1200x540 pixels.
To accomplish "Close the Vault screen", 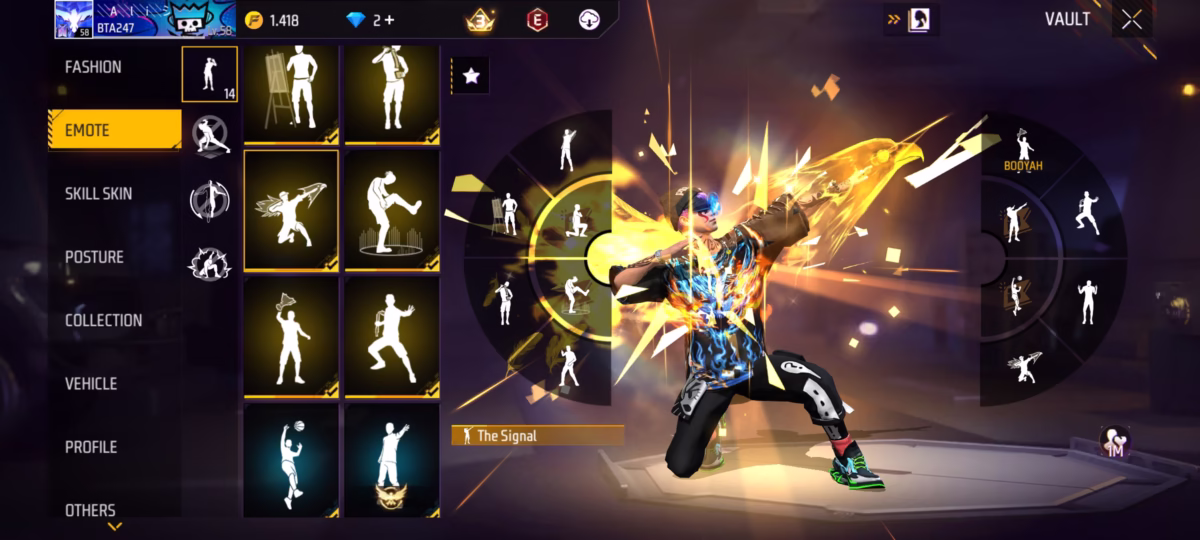I will click(x=1132, y=19).
